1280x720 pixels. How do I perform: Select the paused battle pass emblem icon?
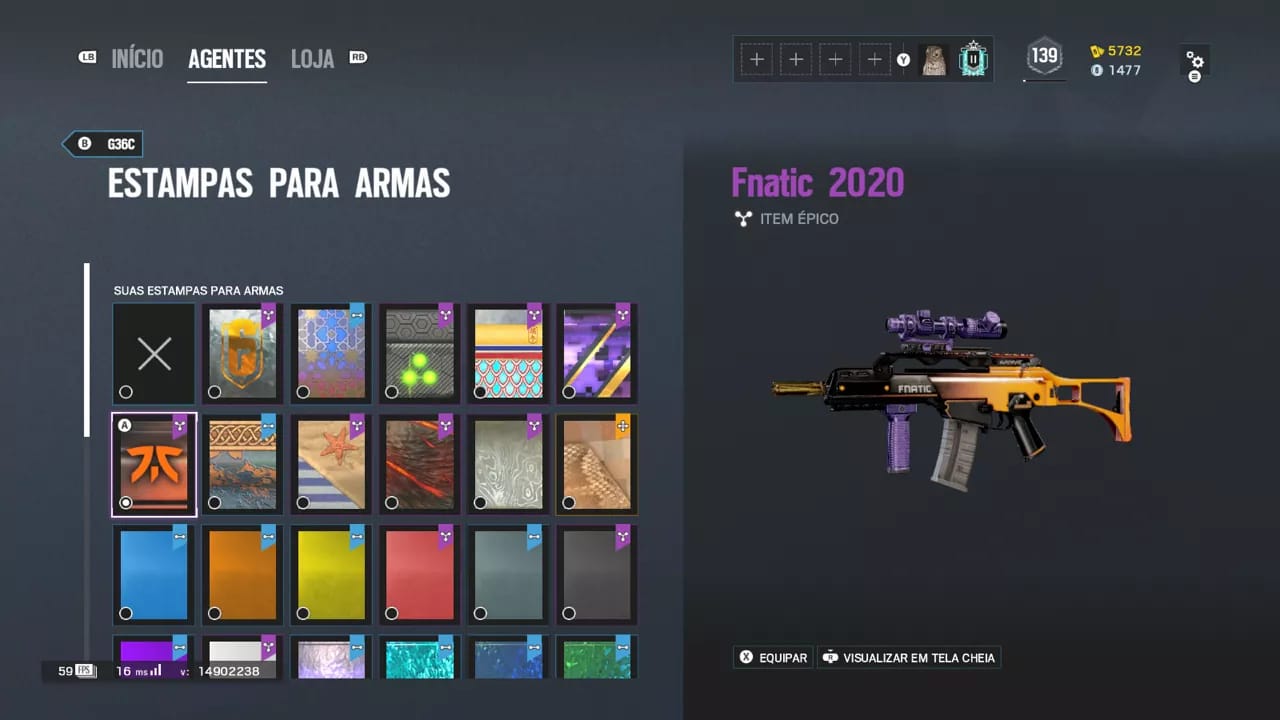tap(972, 59)
